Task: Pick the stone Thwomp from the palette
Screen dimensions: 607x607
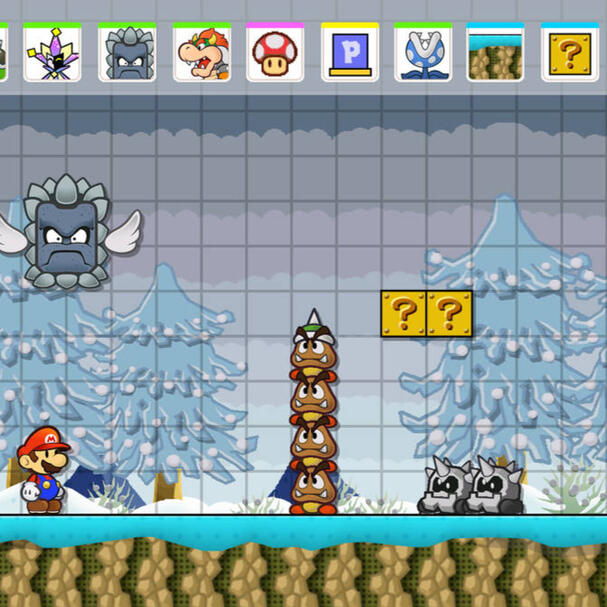Action: click(x=127, y=53)
